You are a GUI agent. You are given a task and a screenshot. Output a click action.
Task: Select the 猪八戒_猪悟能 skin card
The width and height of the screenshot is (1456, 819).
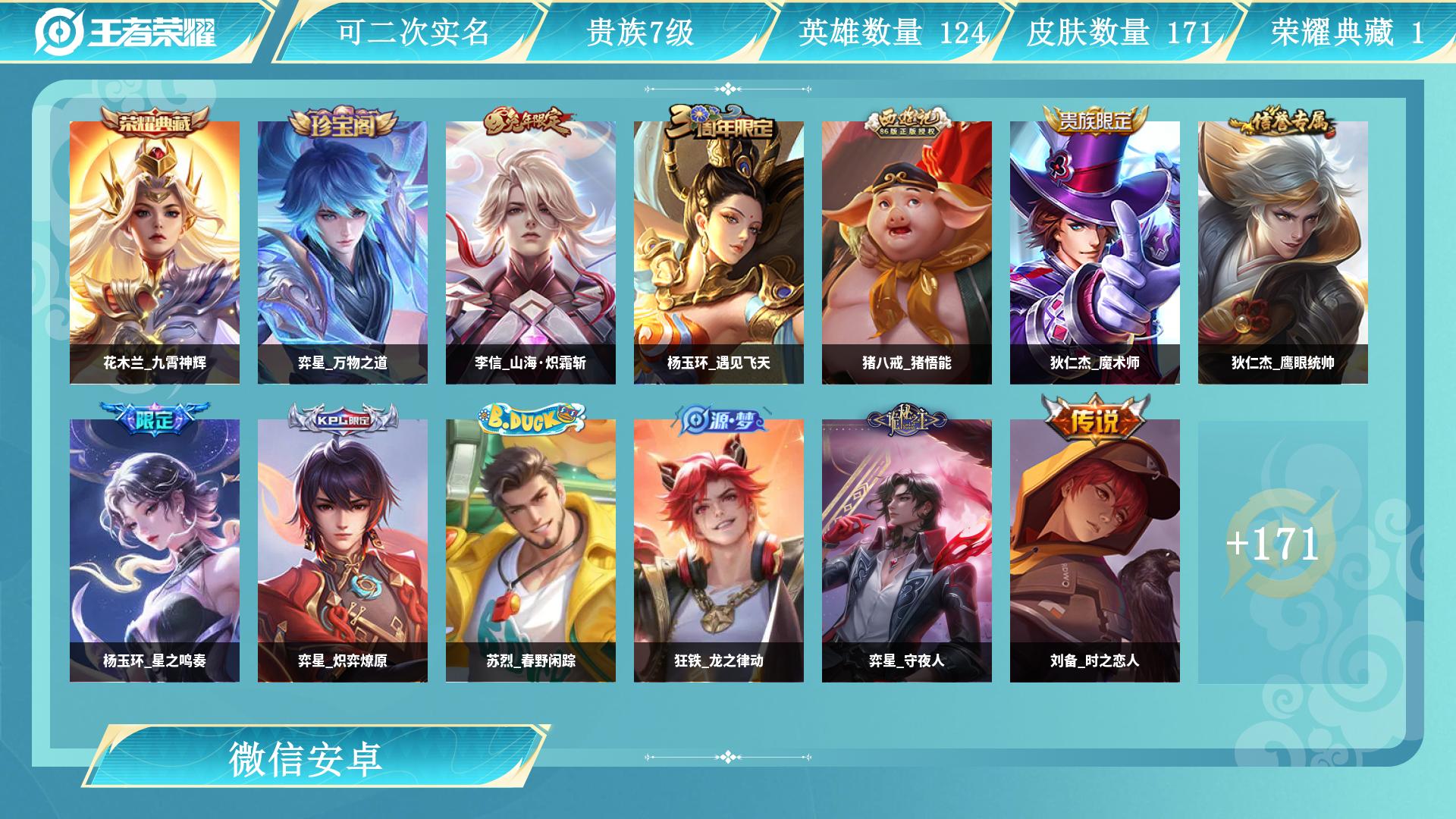point(907,253)
